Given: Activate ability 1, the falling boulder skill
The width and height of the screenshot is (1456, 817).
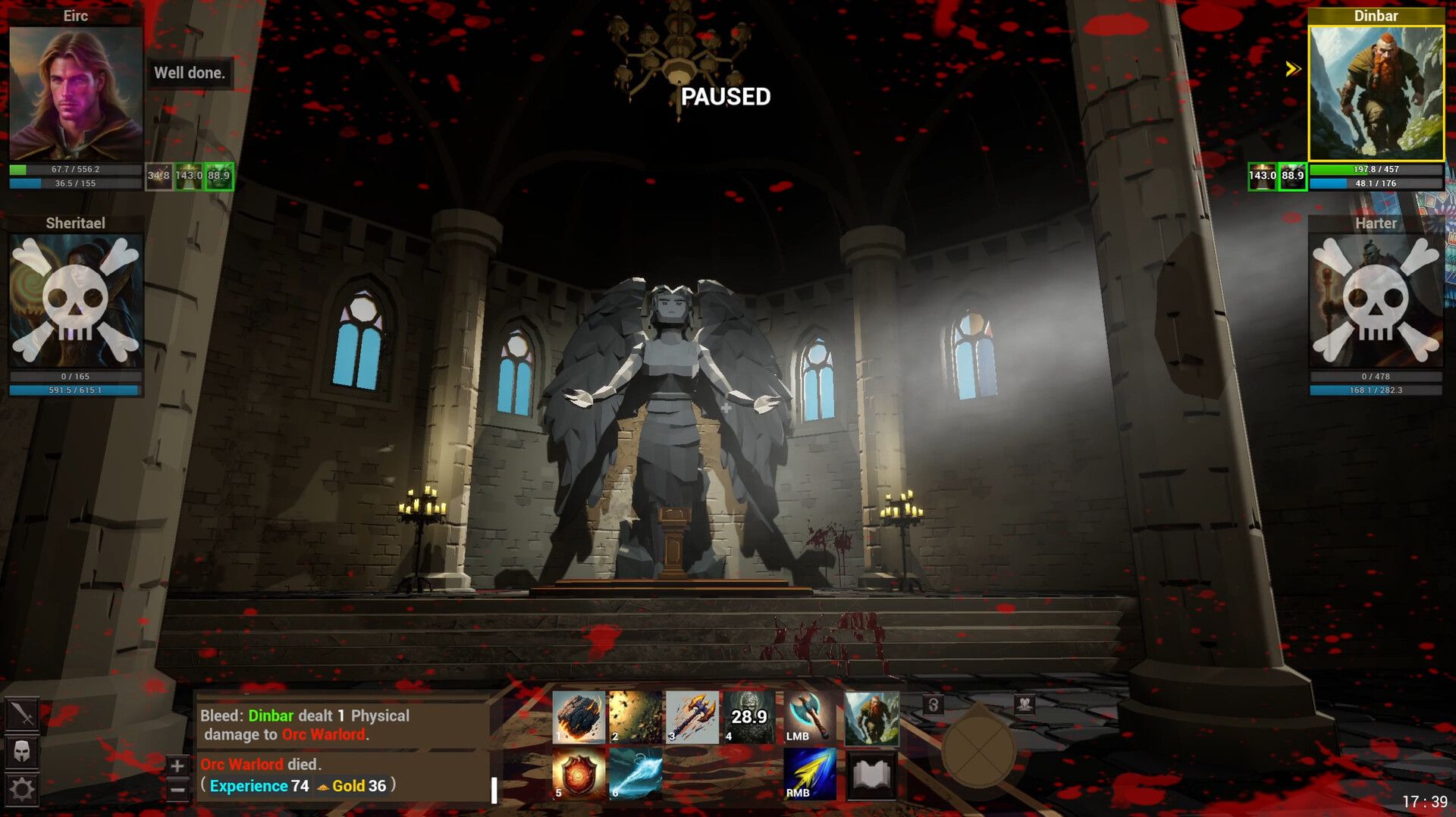Looking at the screenshot, I should pyautogui.click(x=580, y=714).
